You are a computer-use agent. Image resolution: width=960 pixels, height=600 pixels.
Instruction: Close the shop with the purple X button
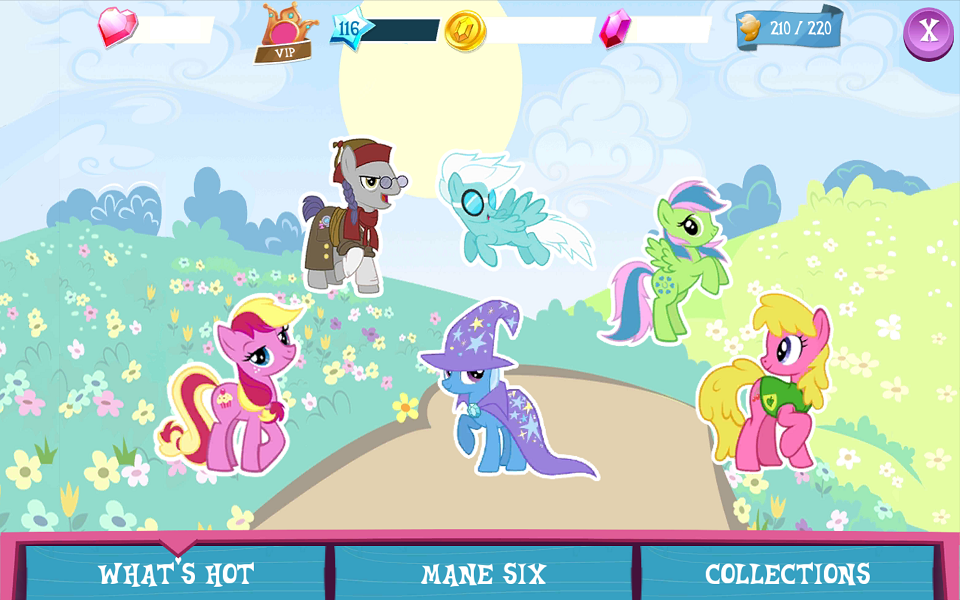928,32
